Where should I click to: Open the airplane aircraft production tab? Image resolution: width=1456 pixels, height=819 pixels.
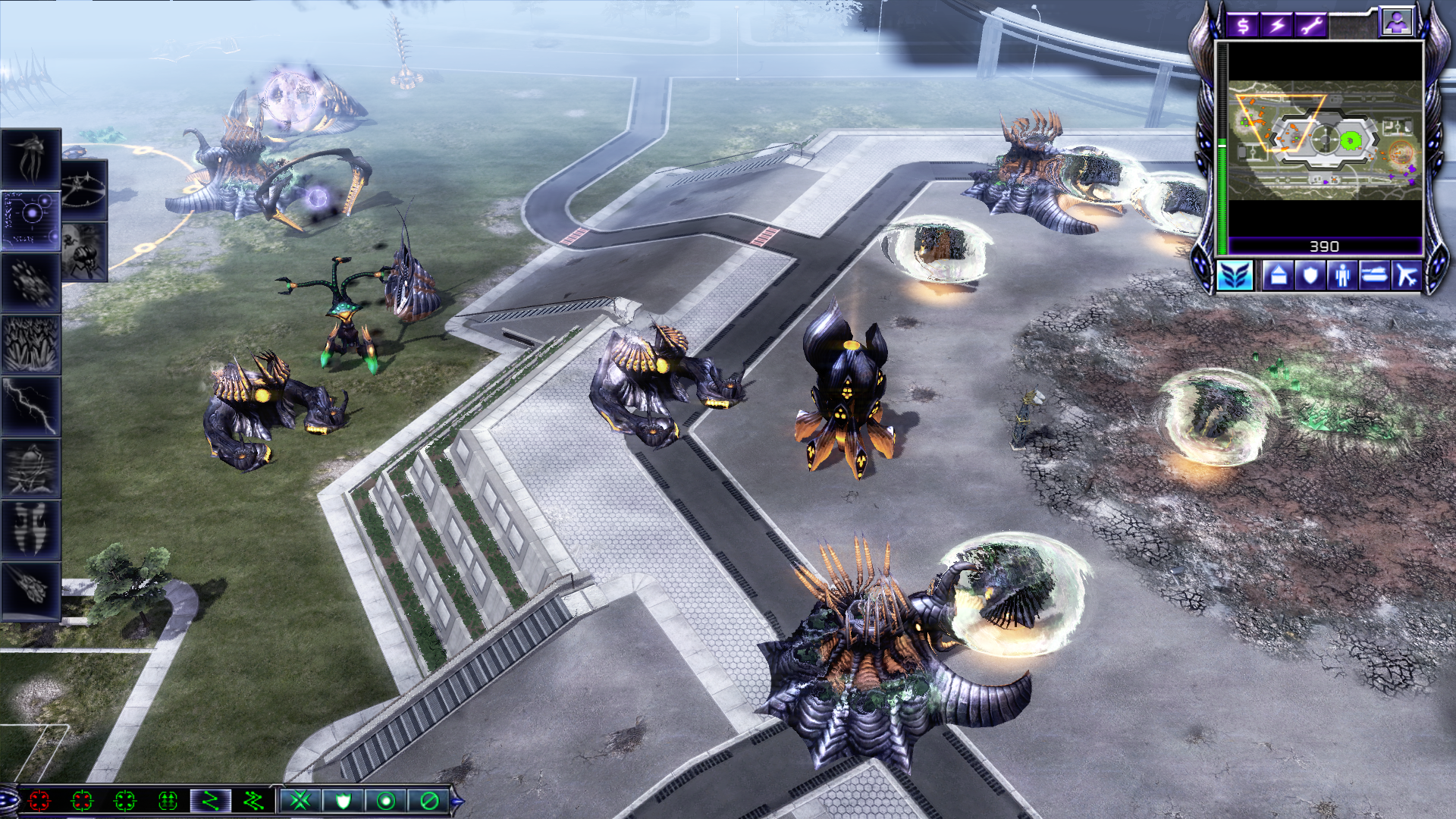coord(1407,275)
